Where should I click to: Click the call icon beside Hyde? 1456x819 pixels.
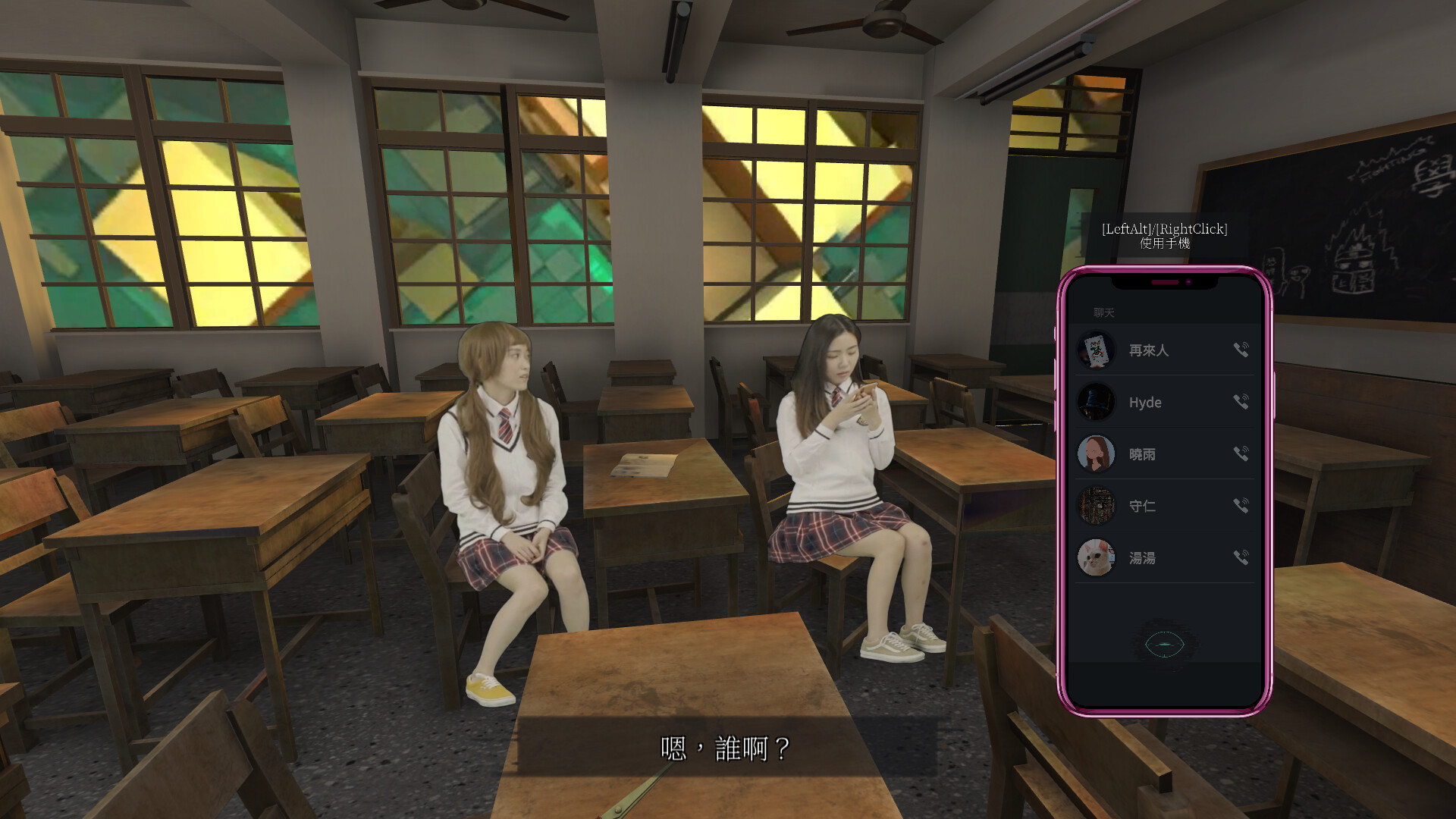pyautogui.click(x=1241, y=402)
